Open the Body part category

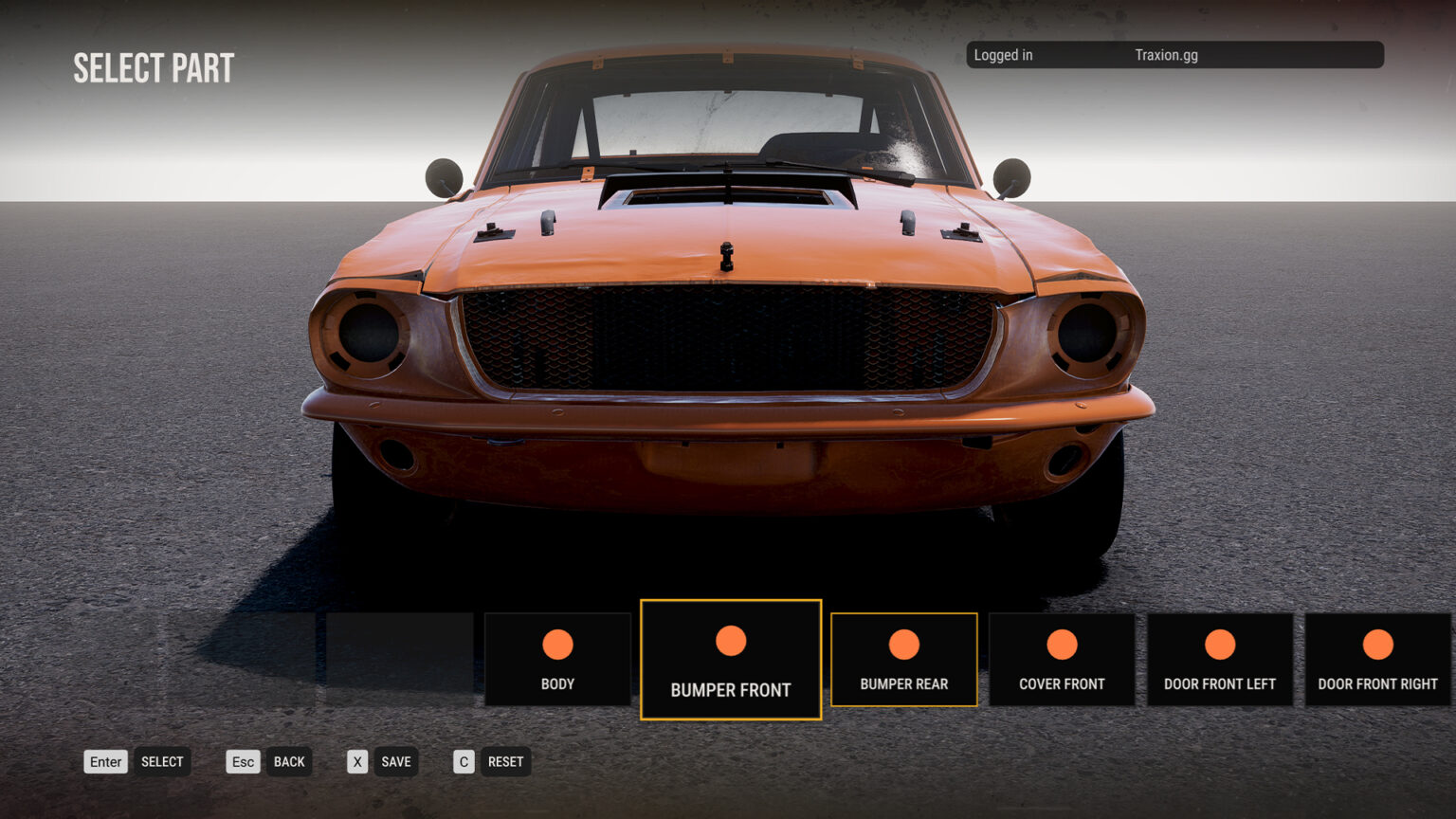(x=557, y=659)
